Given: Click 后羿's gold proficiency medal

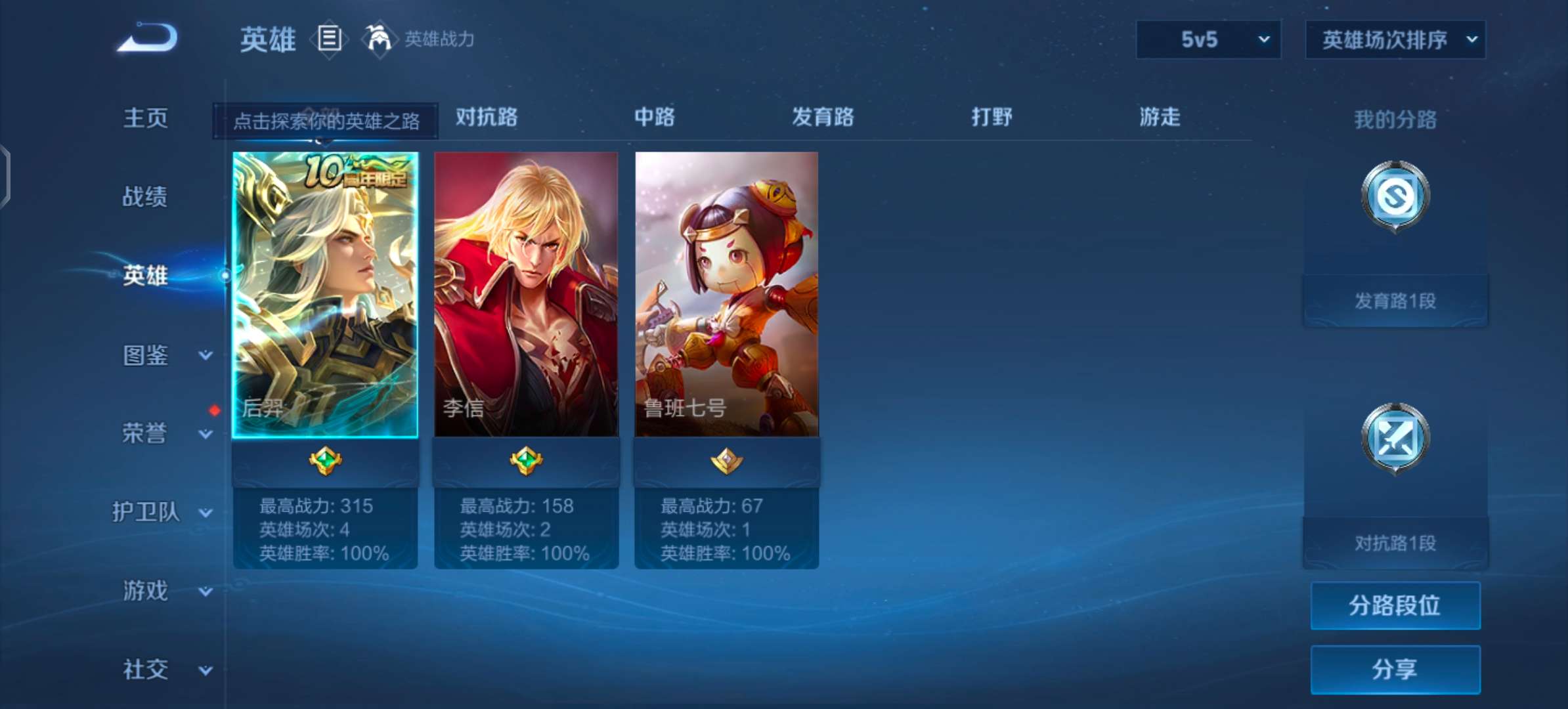Looking at the screenshot, I should pyautogui.click(x=326, y=460).
